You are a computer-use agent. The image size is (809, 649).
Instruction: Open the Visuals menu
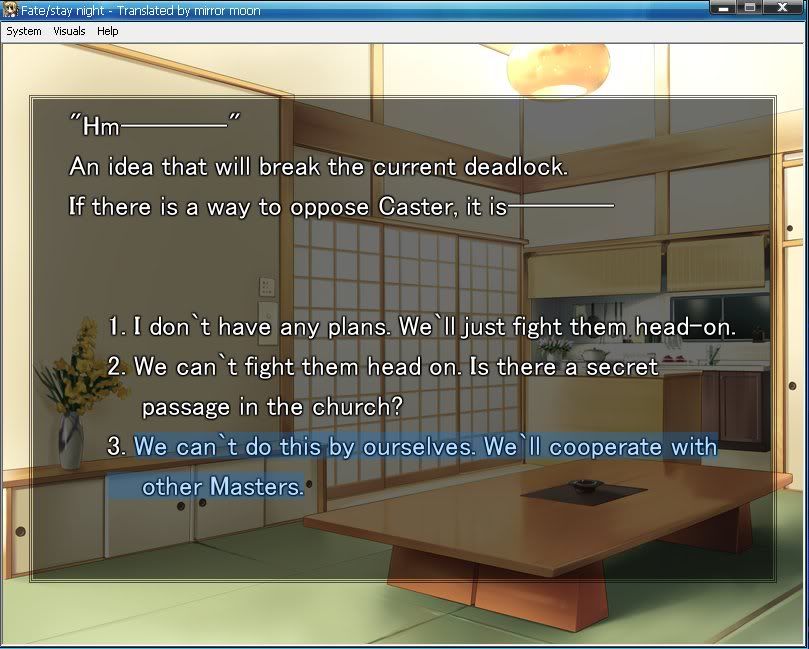tap(70, 31)
